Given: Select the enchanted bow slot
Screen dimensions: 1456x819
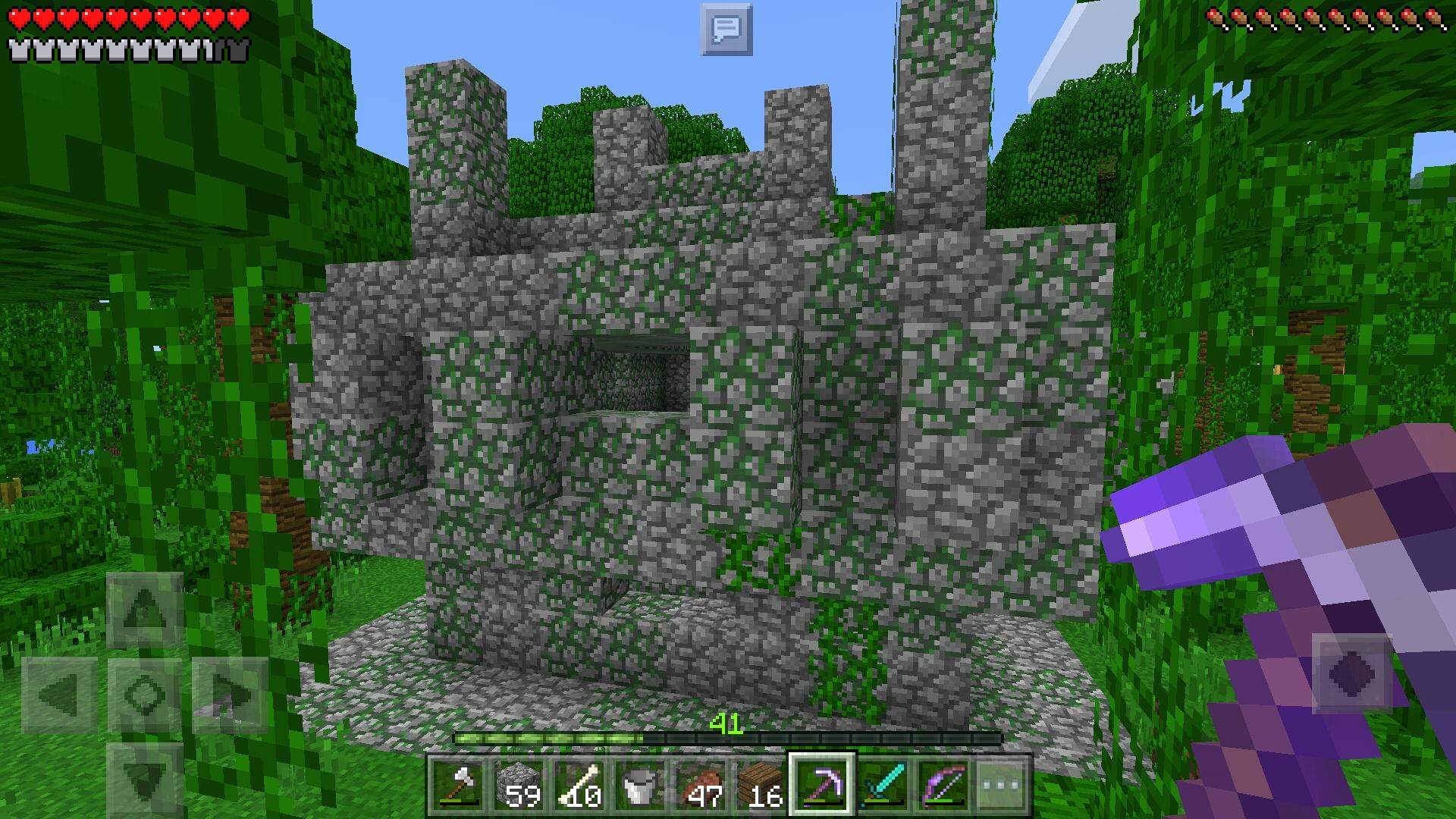Looking at the screenshot, I should pyautogui.click(x=944, y=785).
